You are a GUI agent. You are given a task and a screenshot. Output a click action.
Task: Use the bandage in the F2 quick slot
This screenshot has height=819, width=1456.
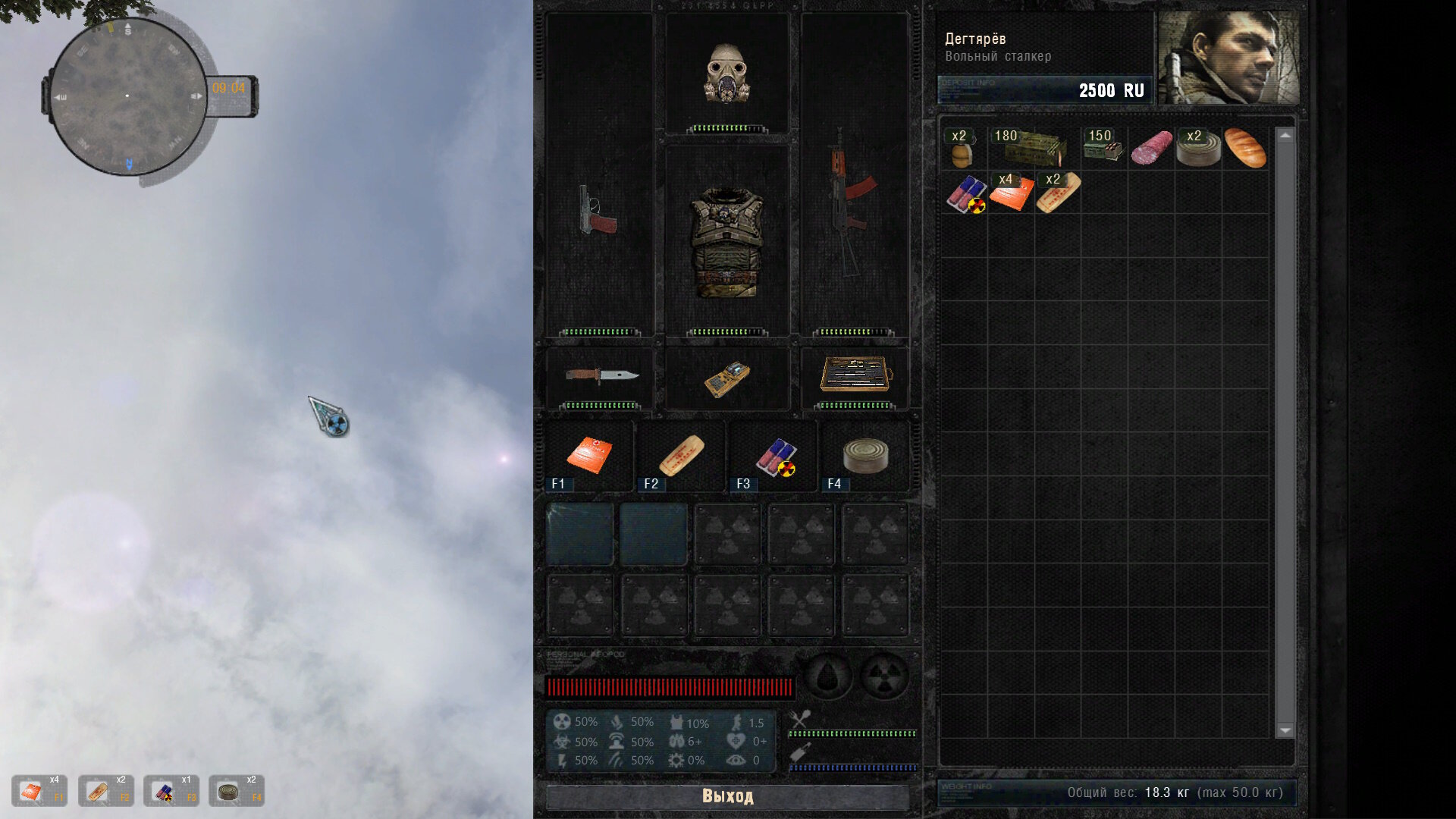coord(681,456)
